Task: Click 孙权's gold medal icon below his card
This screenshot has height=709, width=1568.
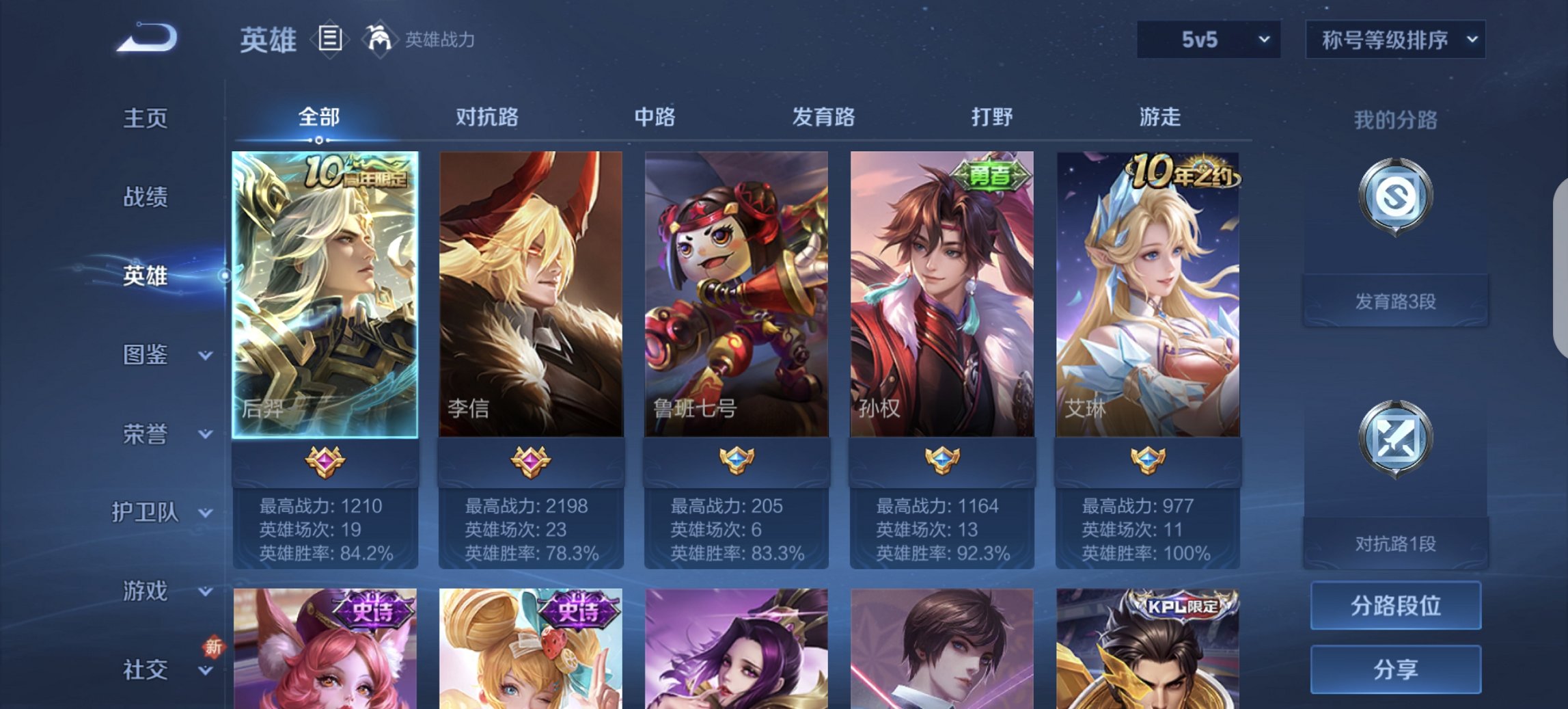Action: [941, 461]
